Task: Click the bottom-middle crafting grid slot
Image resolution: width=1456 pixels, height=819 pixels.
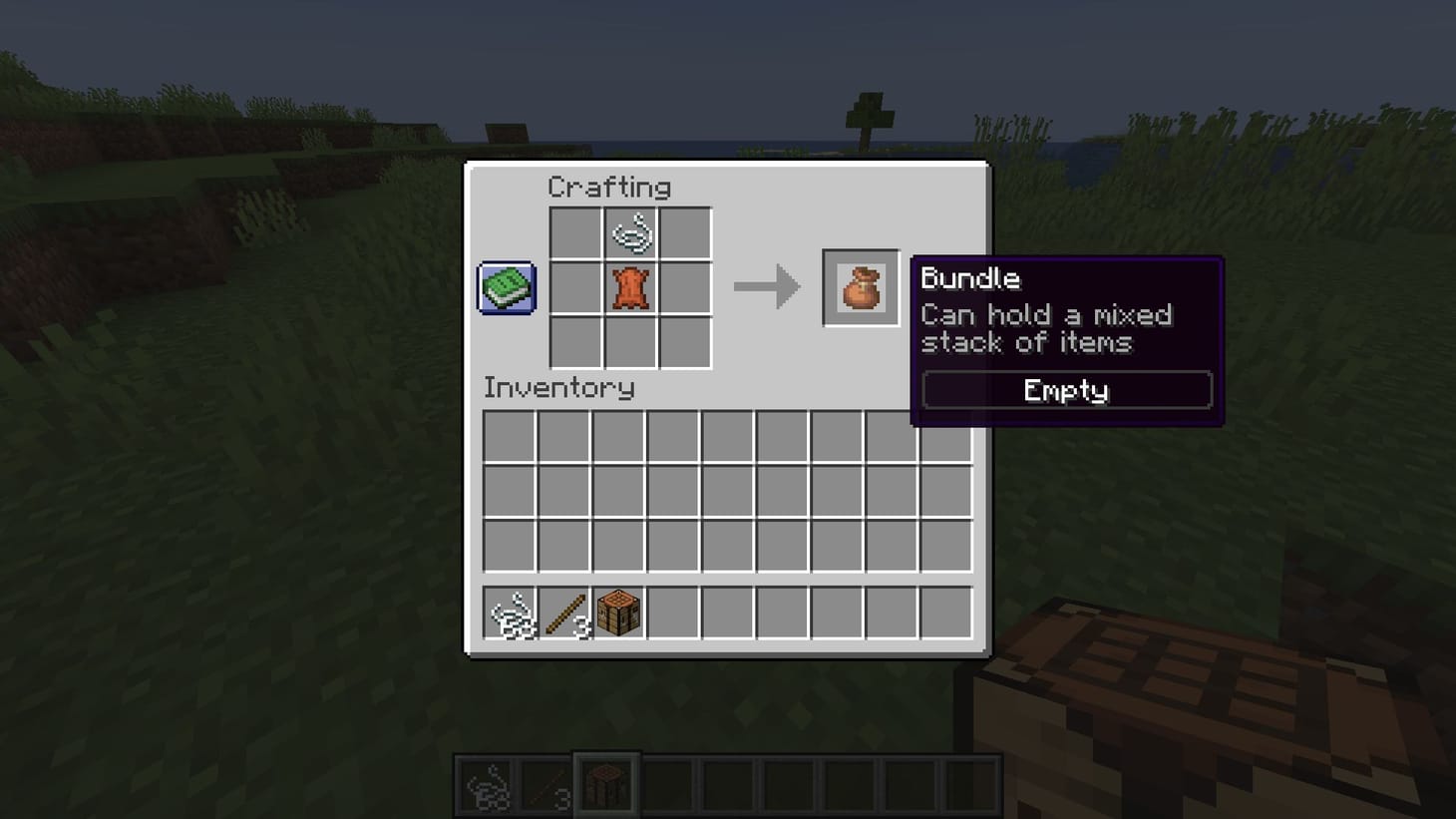Action: 632,343
